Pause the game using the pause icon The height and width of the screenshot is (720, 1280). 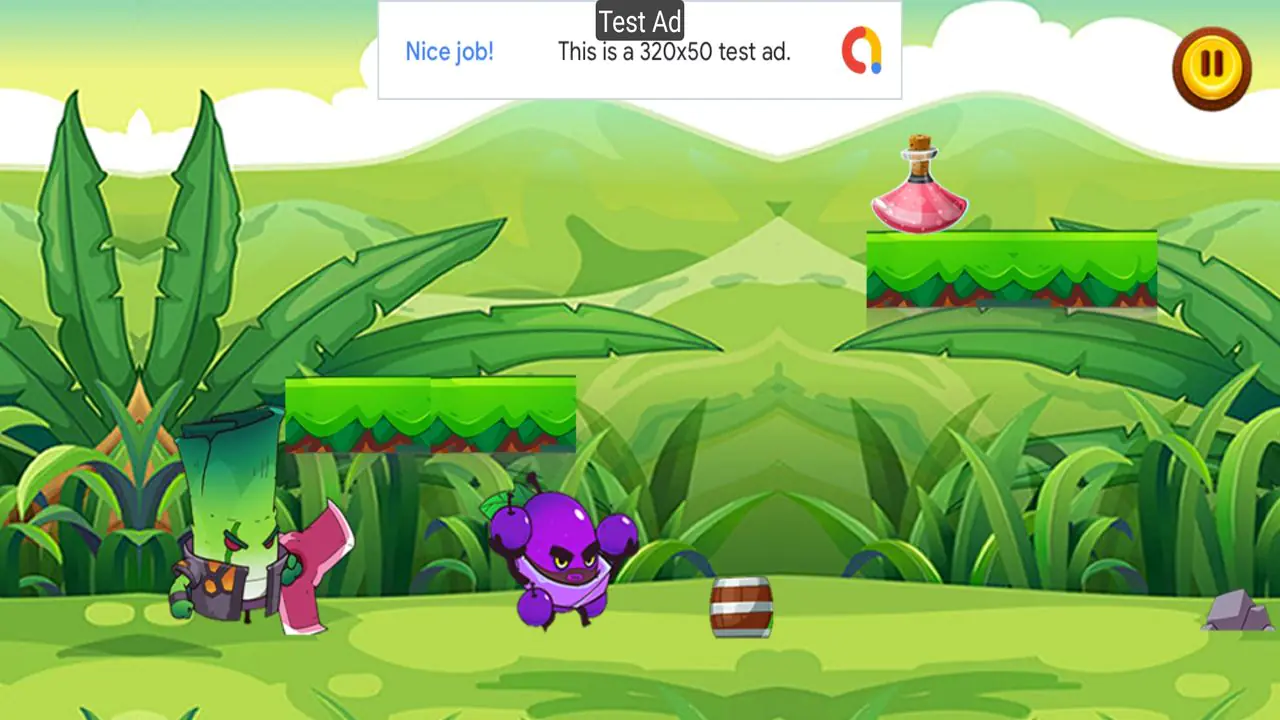(x=1211, y=66)
